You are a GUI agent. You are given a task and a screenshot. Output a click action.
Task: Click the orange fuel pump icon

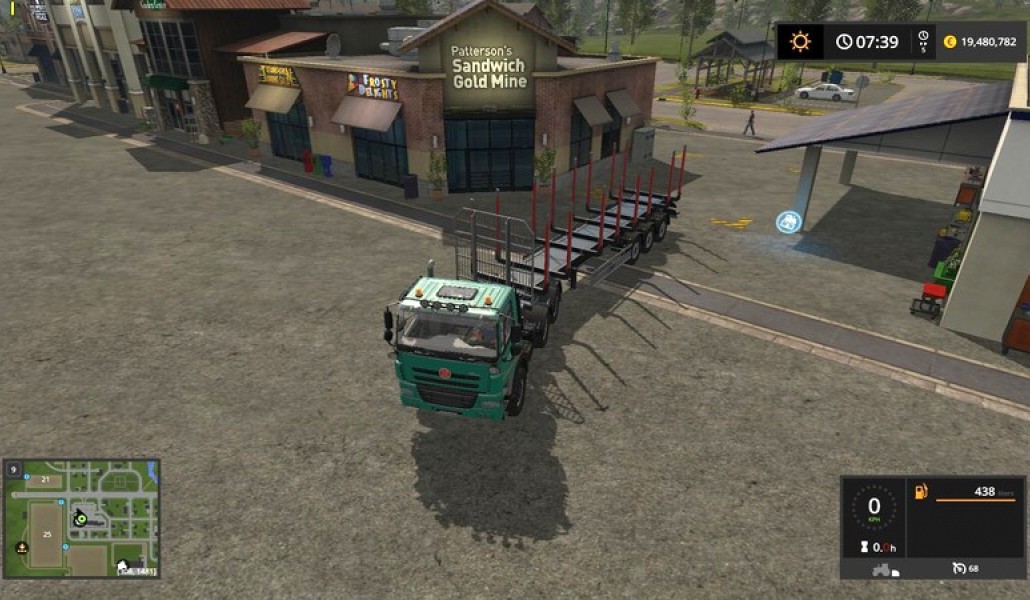pos(921,491)
